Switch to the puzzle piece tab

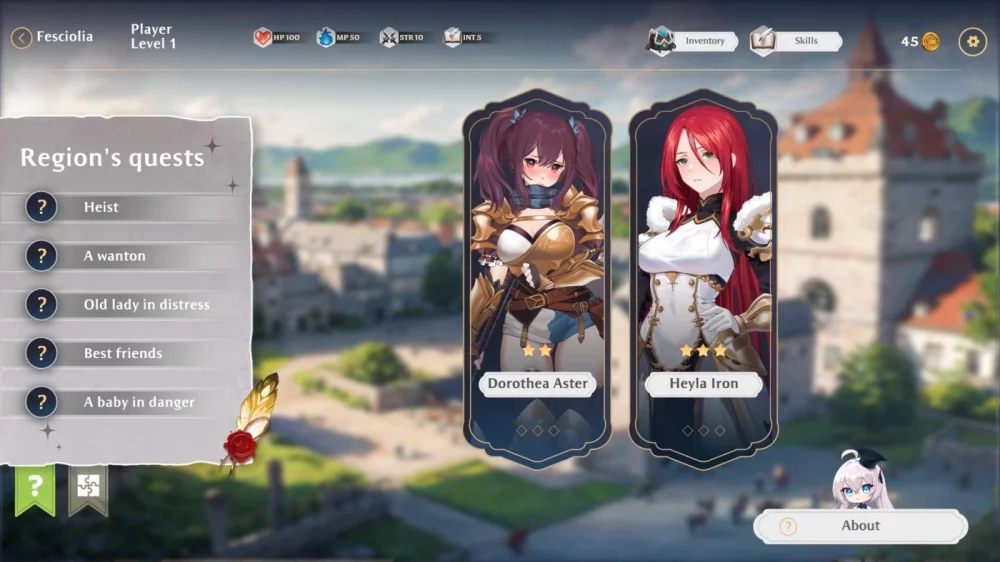(x=88, y=487)
